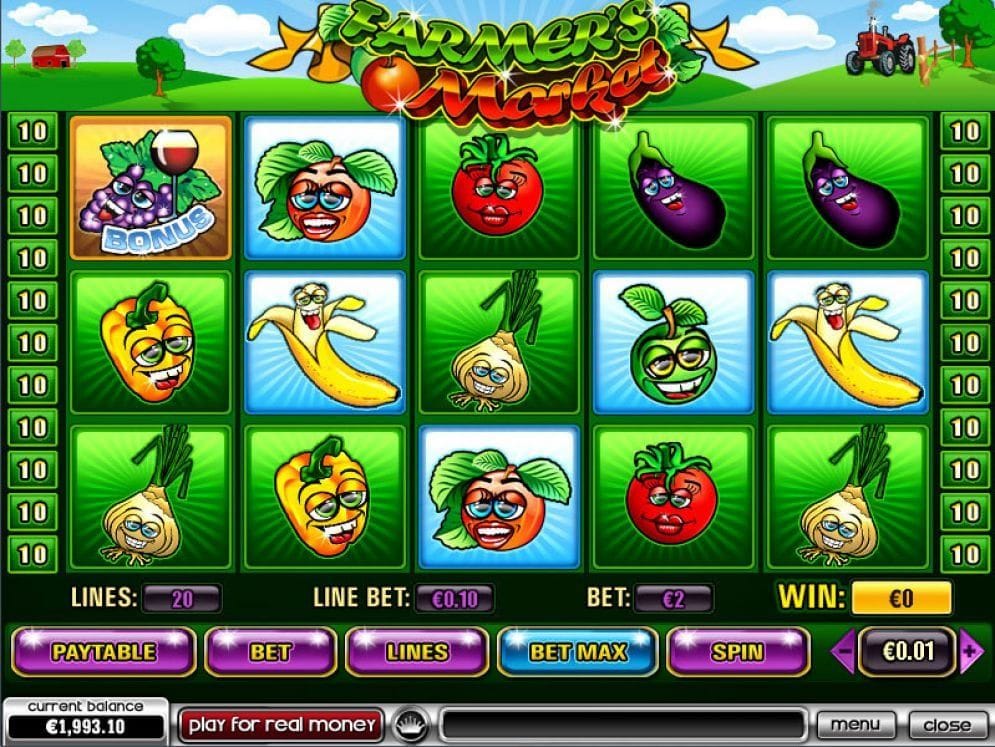This screenshot has width=995, height=747.
Task: Select the Lines button
Action: point(417,652)
